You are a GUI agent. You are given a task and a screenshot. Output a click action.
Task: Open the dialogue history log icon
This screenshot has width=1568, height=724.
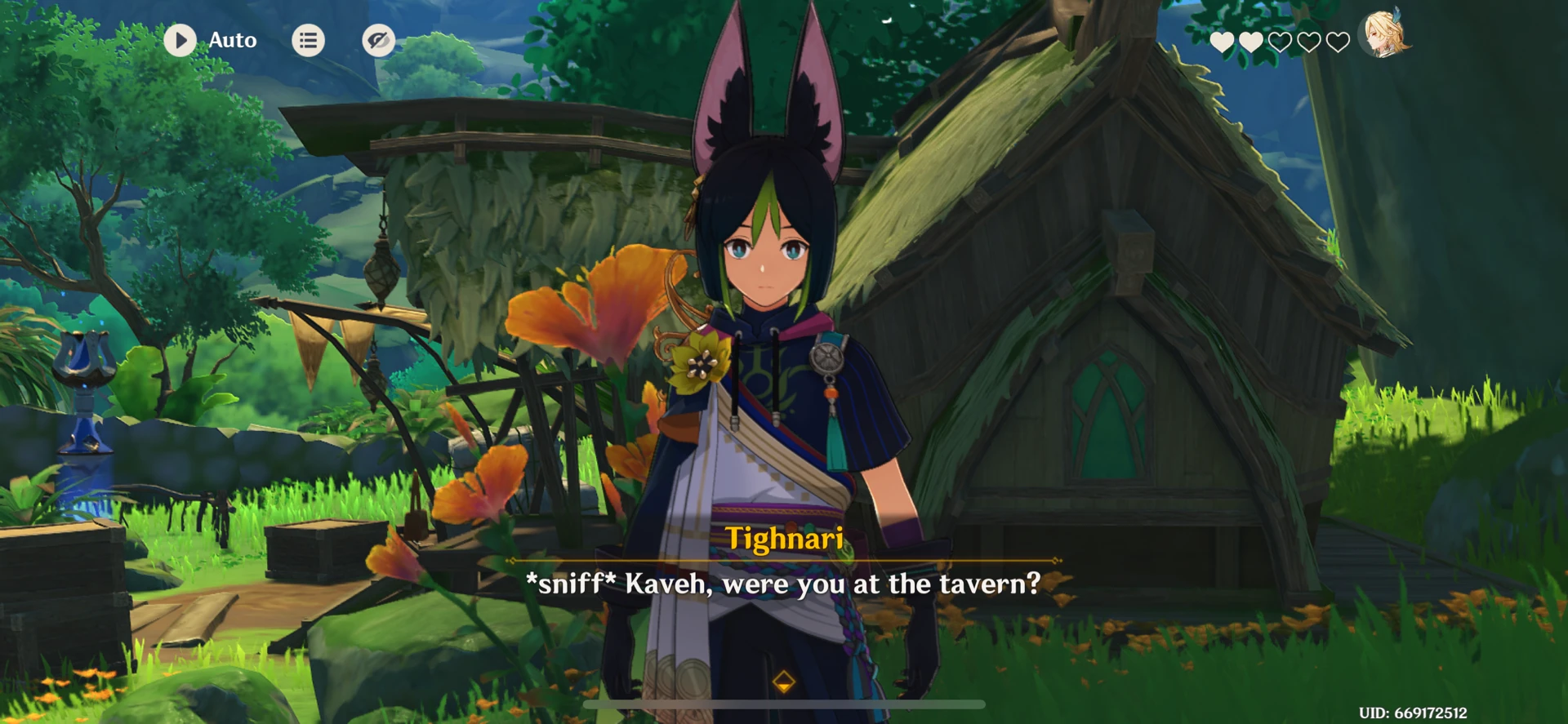coord(308,40)
